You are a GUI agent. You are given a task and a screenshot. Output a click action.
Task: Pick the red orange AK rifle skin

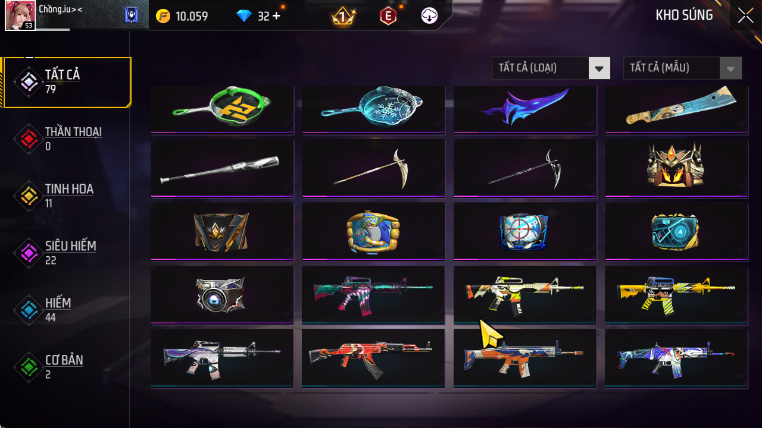(373, 356)
